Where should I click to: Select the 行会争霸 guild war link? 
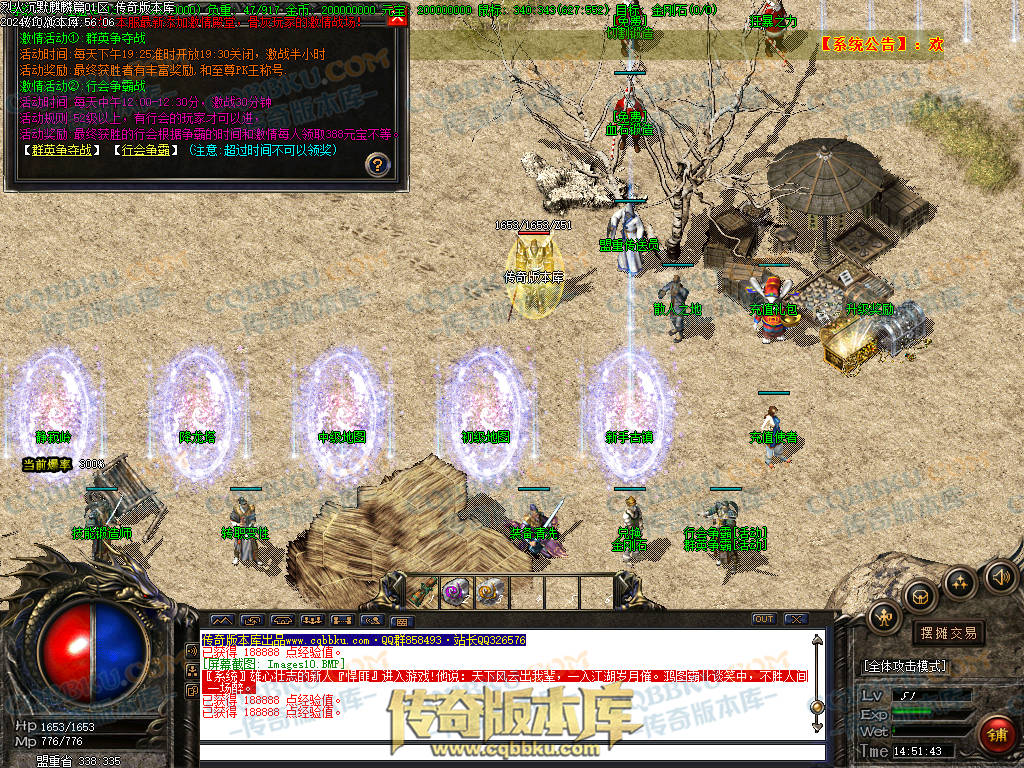(x=145, y=151)
